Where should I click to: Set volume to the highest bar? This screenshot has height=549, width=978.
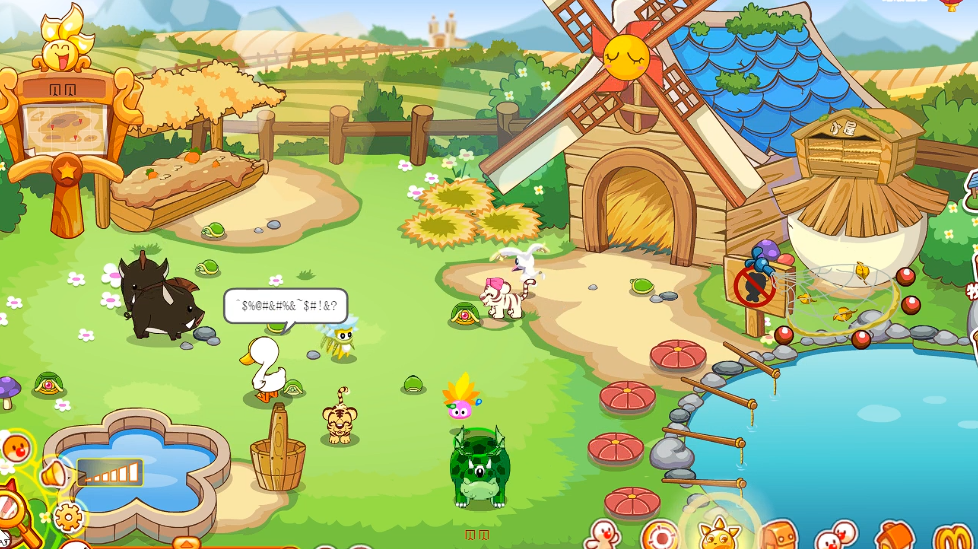pos(135,472)
